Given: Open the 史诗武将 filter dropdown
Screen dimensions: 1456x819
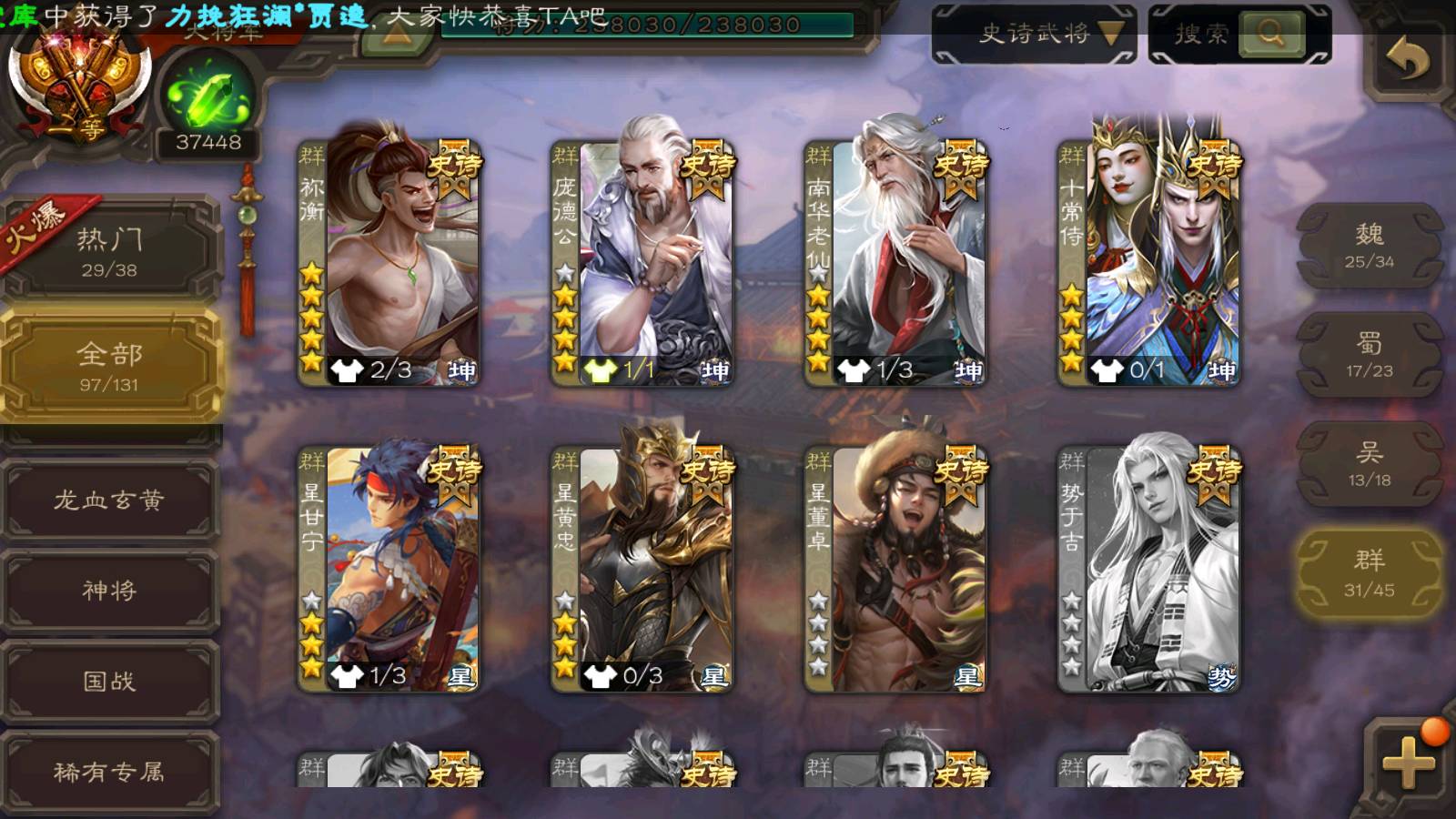Looking at the screenshot, I should point(1035,35).
